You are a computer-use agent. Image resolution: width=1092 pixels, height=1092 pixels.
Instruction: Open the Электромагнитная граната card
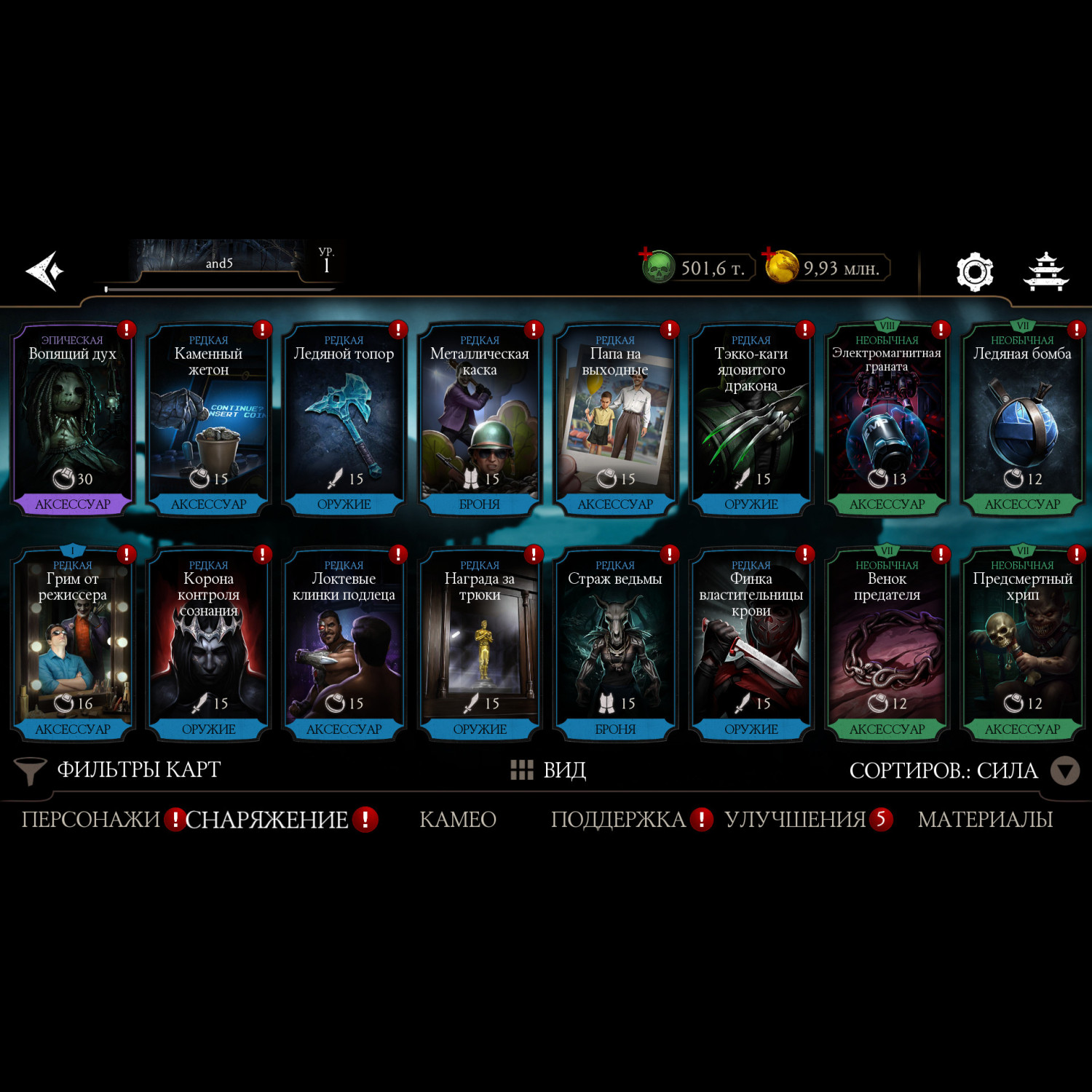tap(887, 419)
